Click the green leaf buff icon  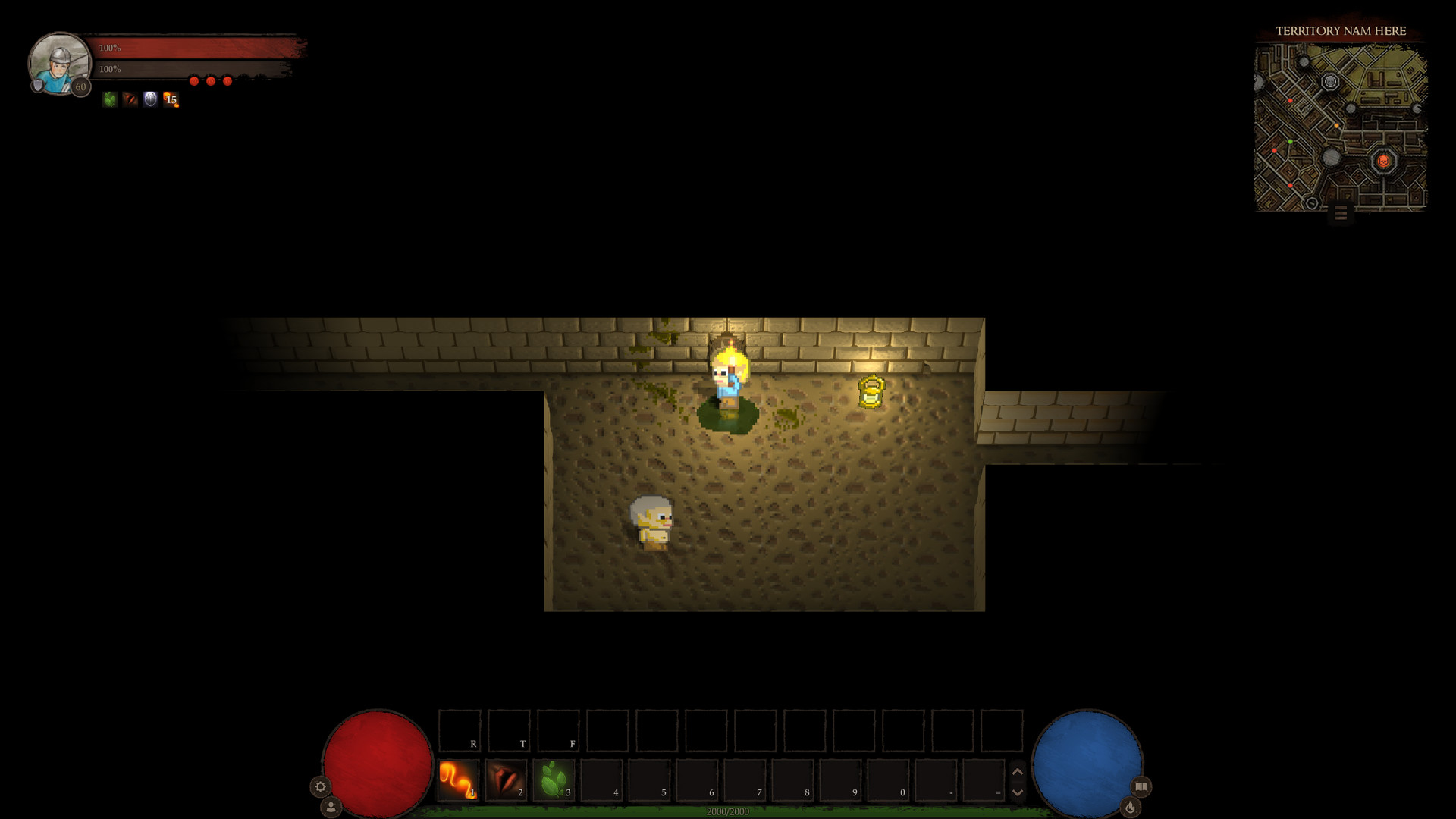tap(108, 99)
